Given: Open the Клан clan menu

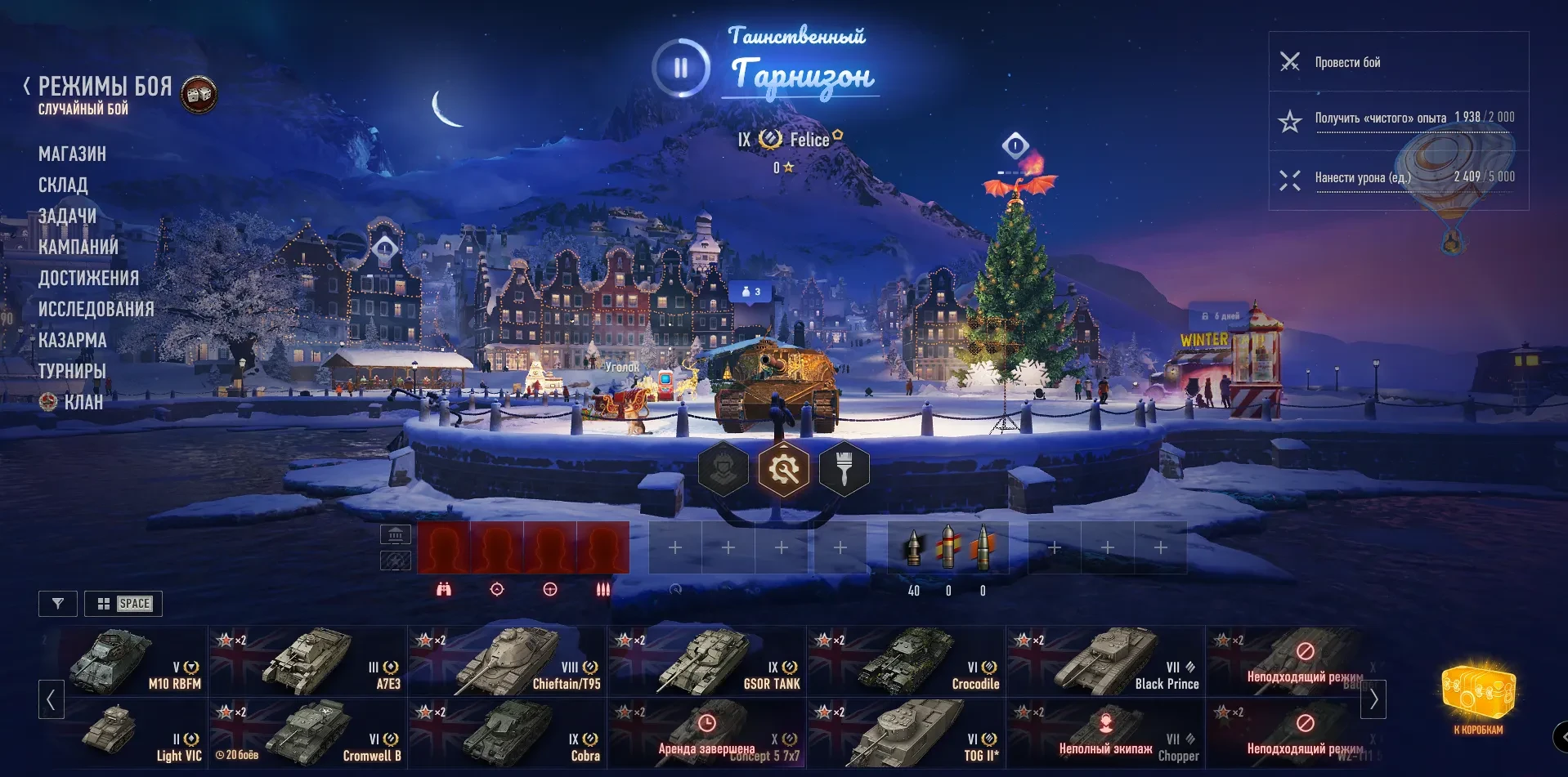Looking at the screenshot, I should click(x=83, y=402).
